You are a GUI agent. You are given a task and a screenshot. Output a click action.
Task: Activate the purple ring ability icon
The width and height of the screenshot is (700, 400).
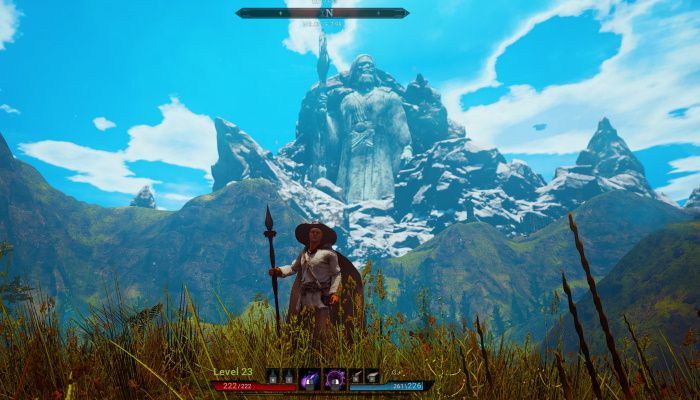pos(335,377)
